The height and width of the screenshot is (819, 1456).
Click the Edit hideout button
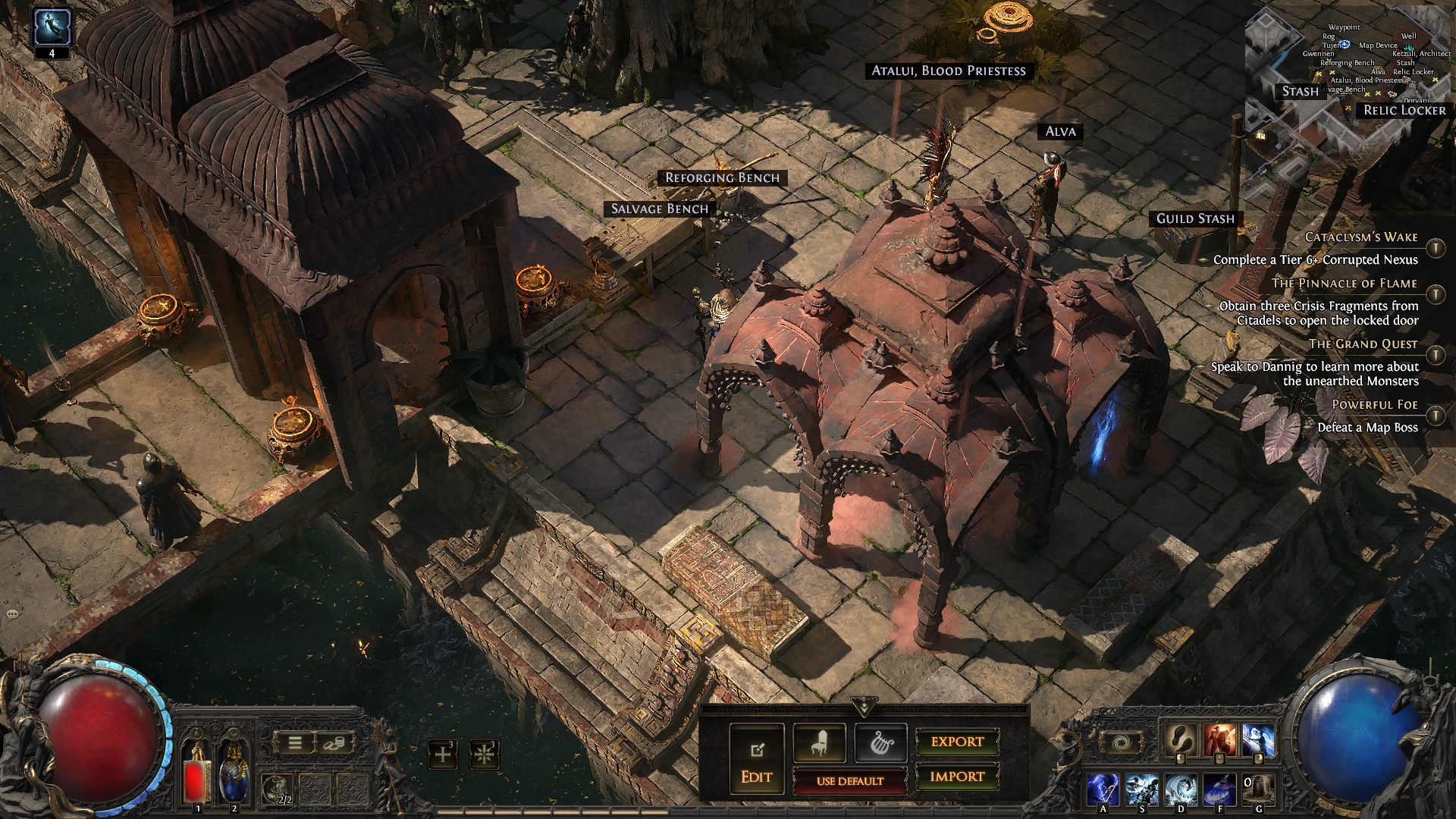pyautogui.click(x=756, y=759)
